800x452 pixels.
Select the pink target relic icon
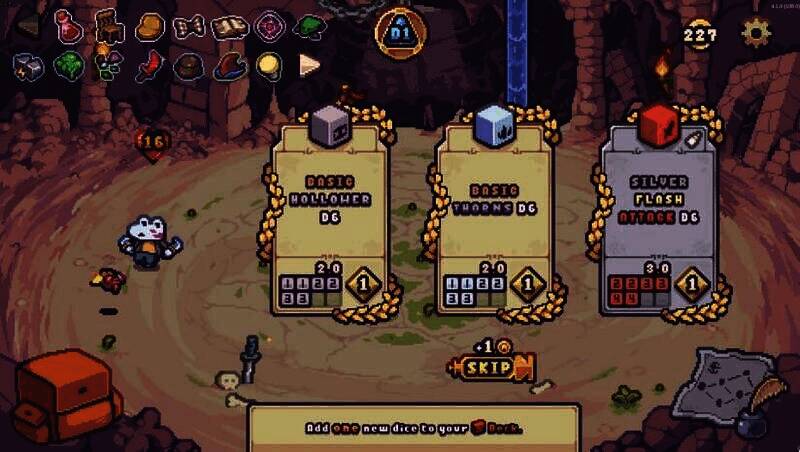coord(270,26)
